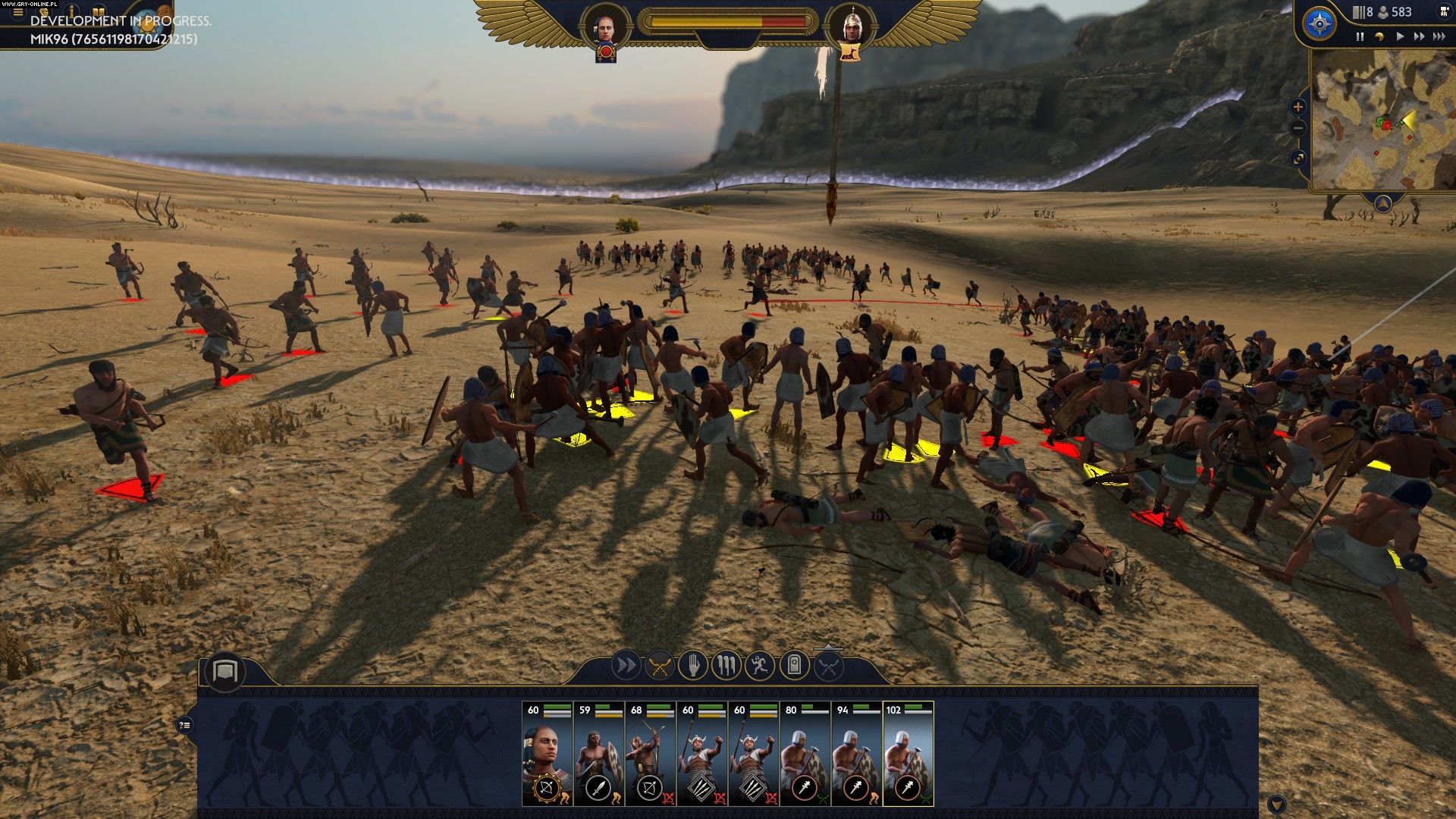Click the battlefield minimap
The image size is (1456, 819).
pos(1380,121)
